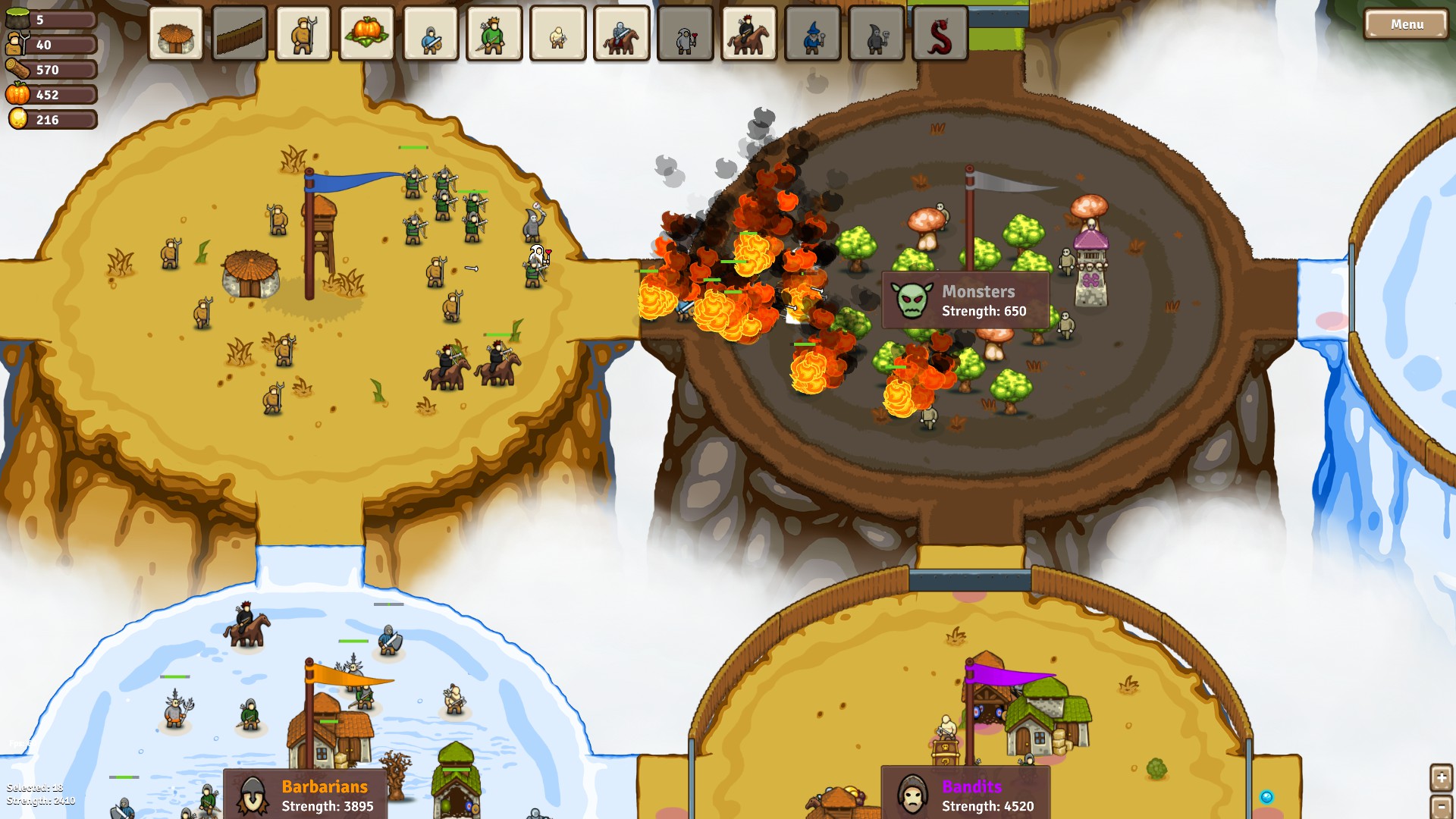The image size is (1456, 819).
Task: Select the dark mage unit icon
Action: [876, 34]
